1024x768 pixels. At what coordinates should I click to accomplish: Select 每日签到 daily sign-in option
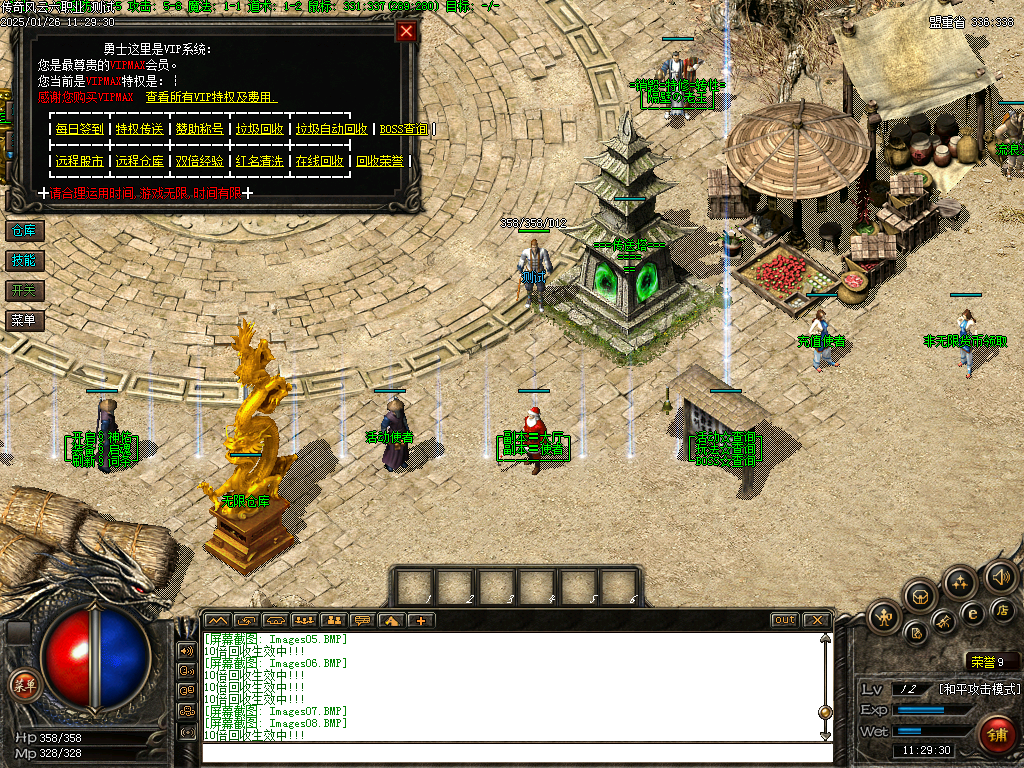point(79,129)
